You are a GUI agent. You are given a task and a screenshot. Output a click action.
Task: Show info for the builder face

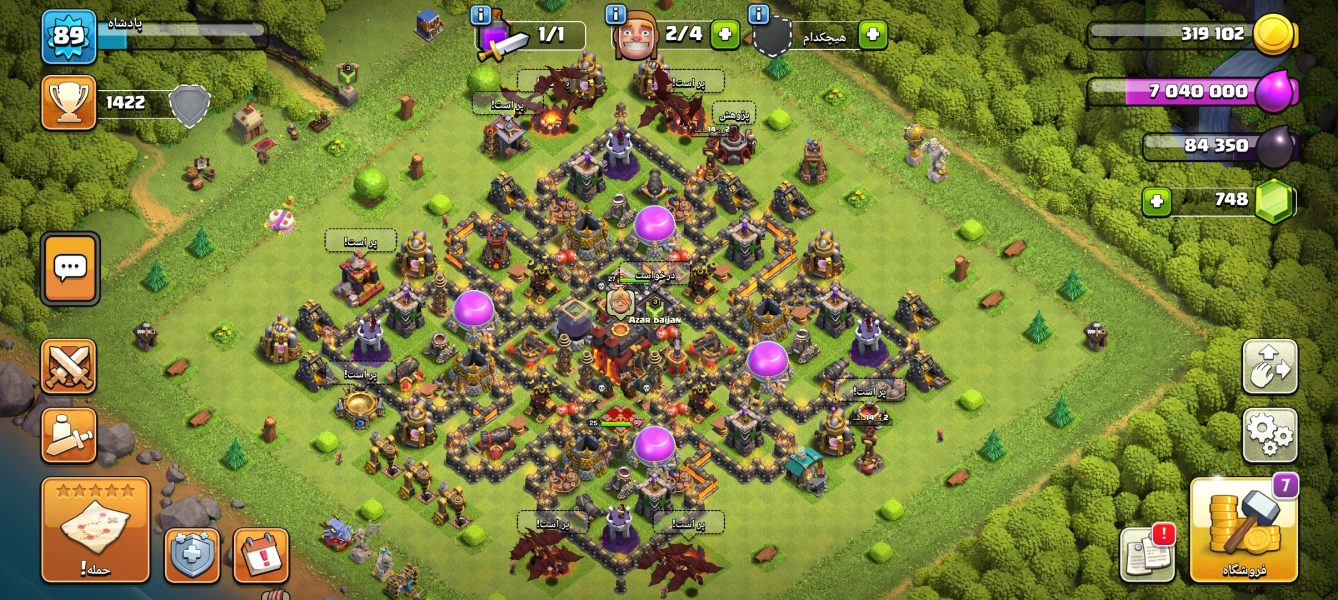pos(615,15)
